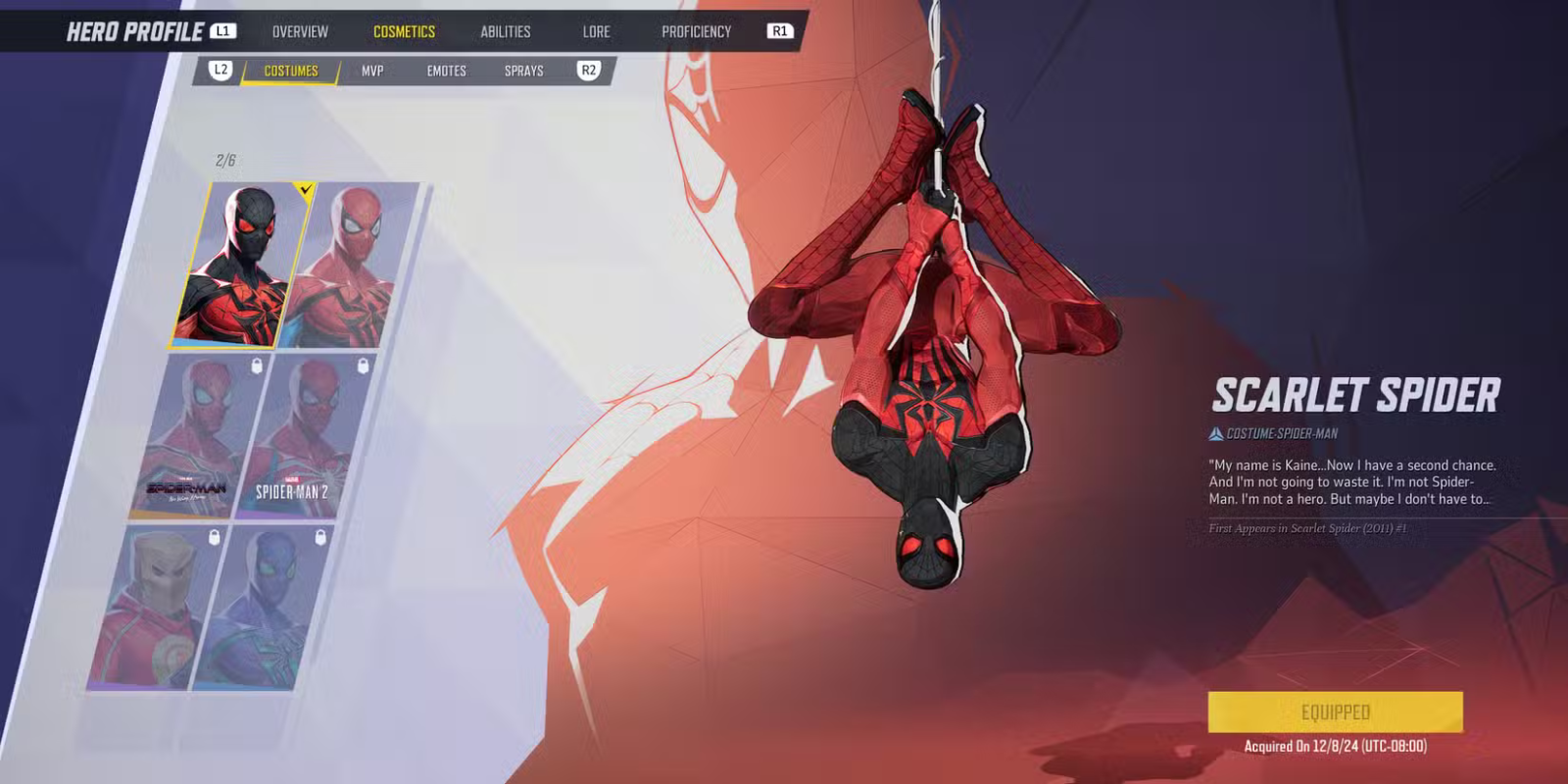Switch to the Proficiency tab
Screen dimensions: 1568x784
point(698,30)
